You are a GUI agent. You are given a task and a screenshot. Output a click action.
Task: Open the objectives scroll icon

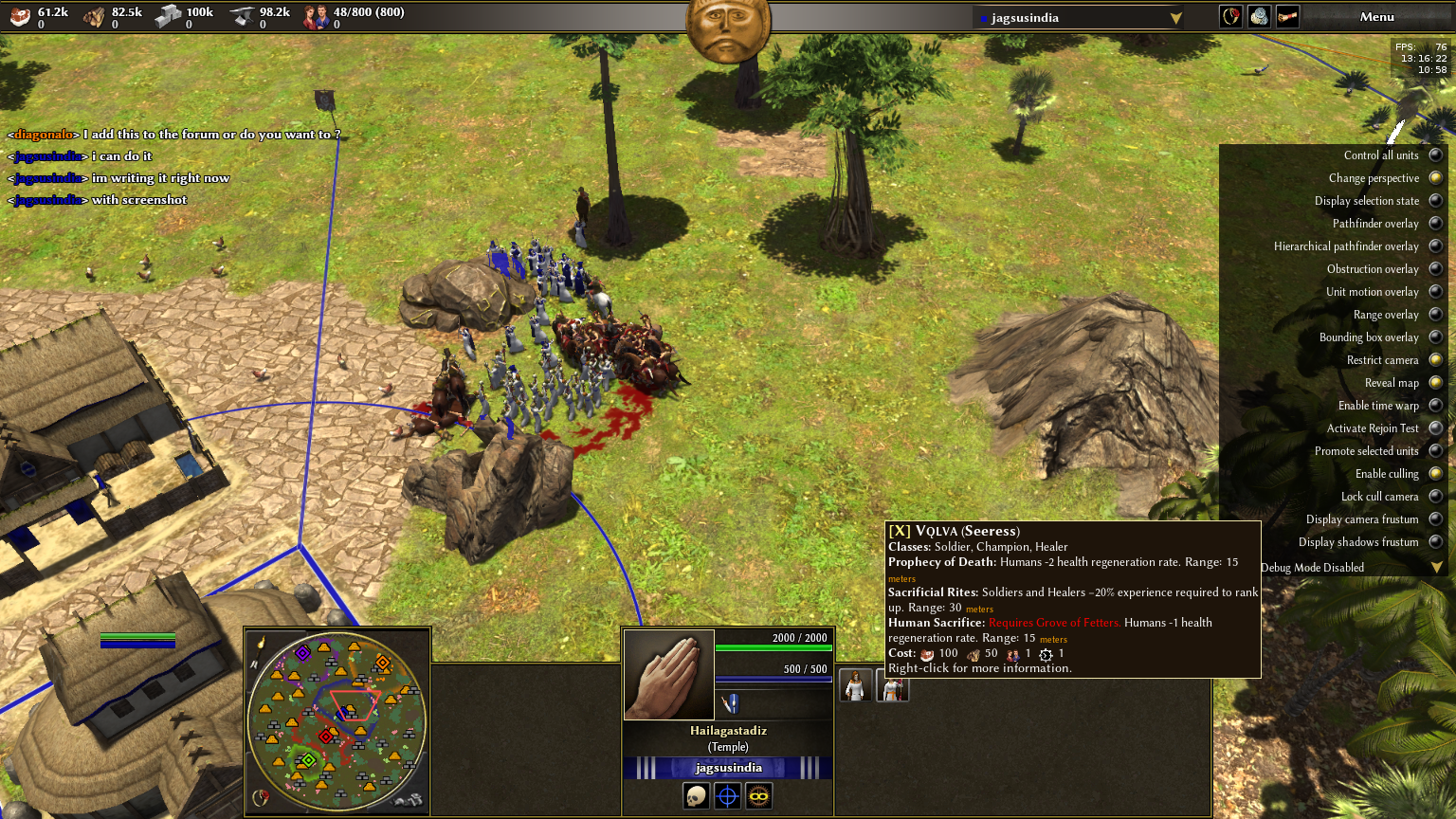(1287, 17)
